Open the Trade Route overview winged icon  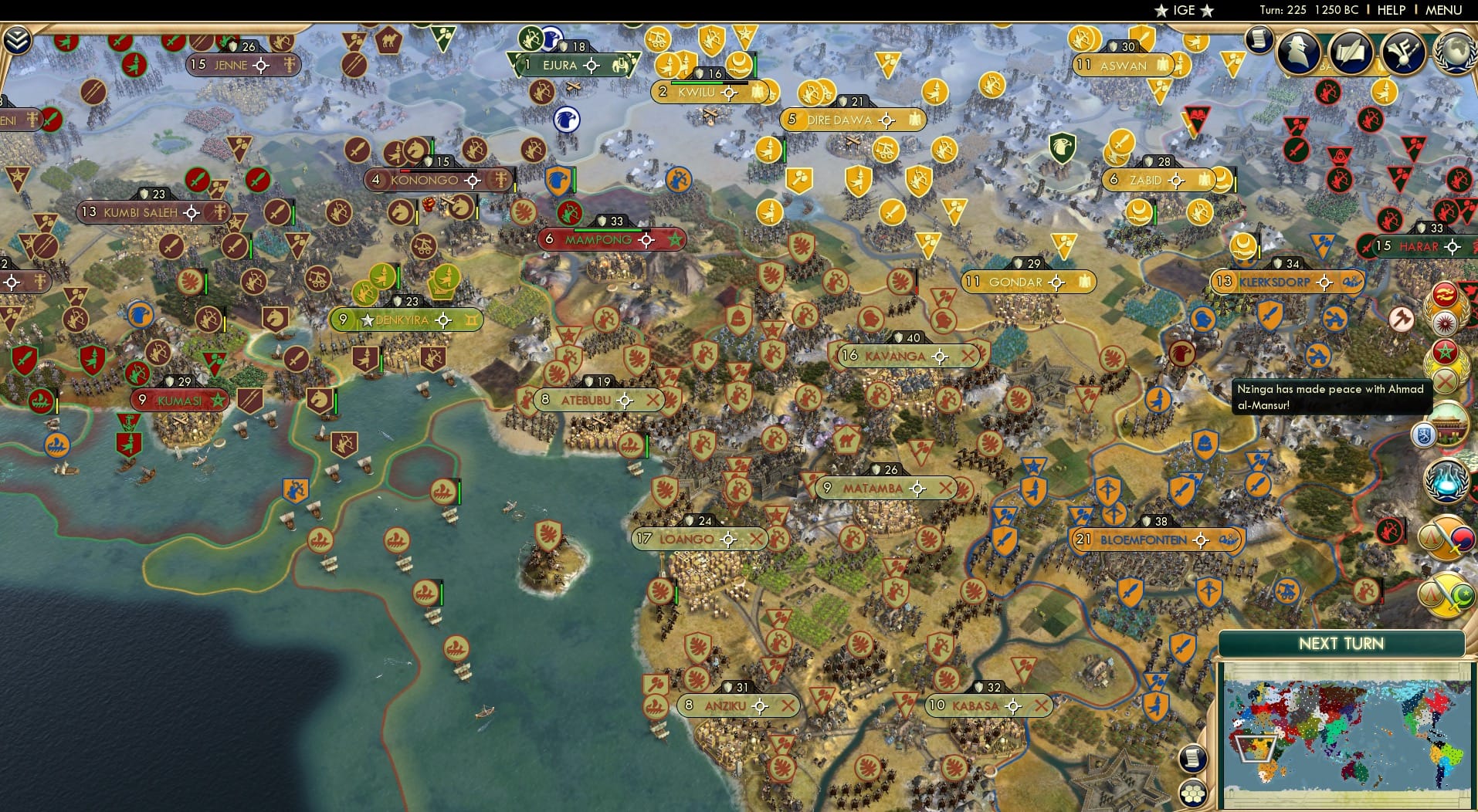pyautogui.click(x=1402, y=52)
